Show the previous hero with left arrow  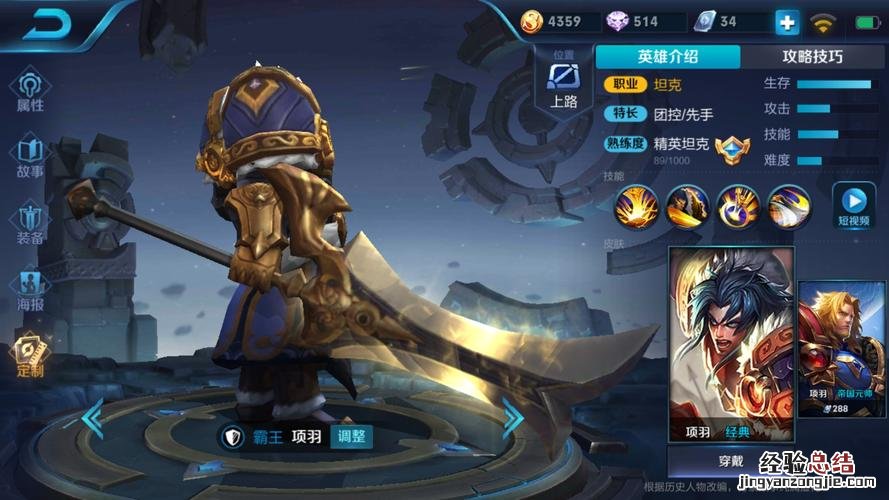(x=92, y=418)
